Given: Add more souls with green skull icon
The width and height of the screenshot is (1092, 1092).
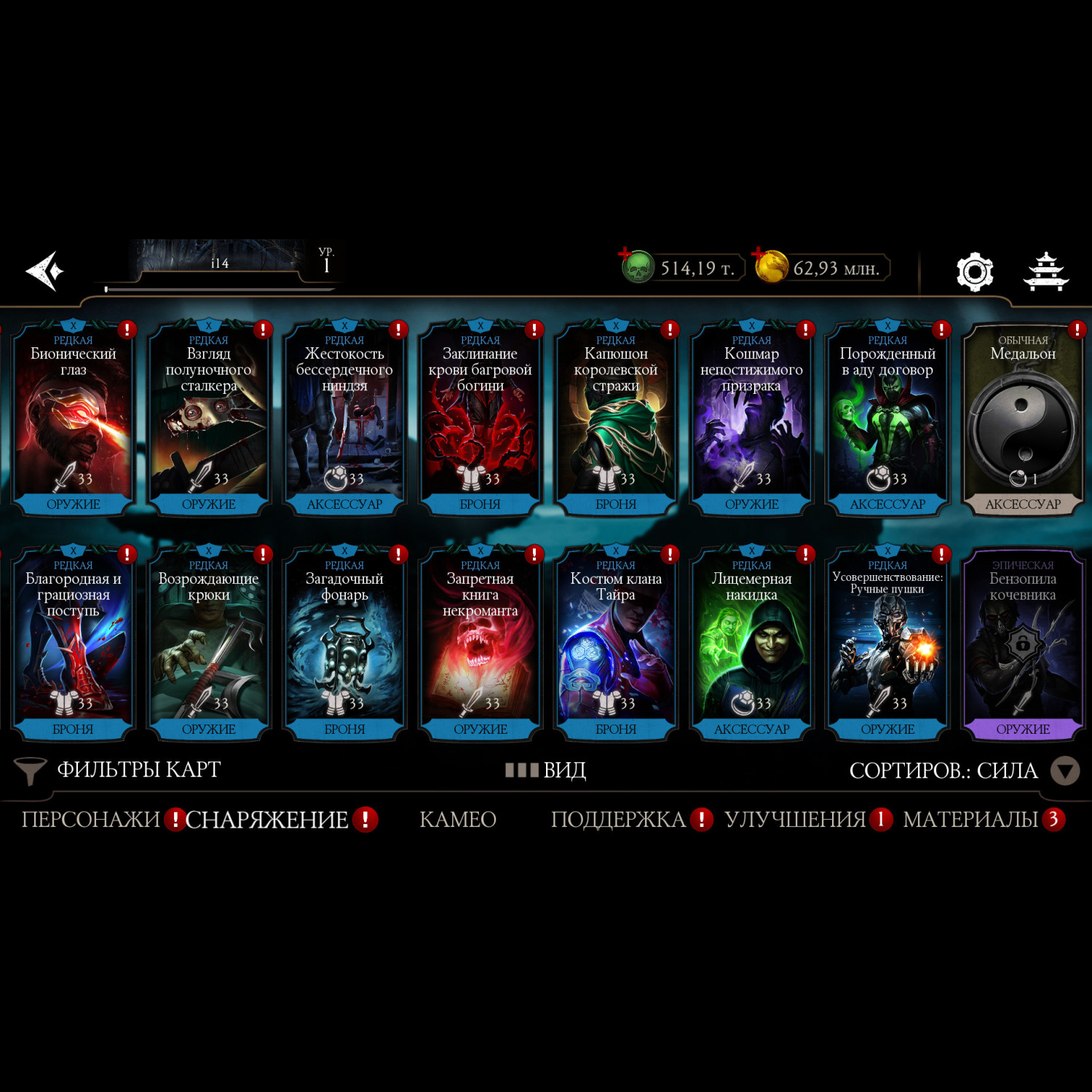Looking at the screenshot, I should [x=636, y=266].
